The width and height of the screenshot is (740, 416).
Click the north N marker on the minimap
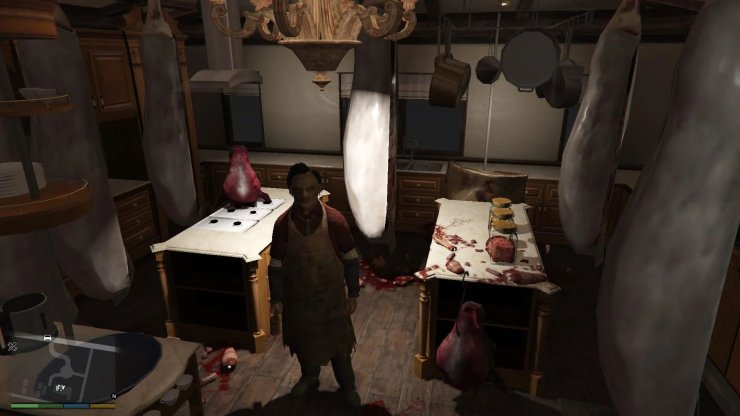click(x=114, y=395)
